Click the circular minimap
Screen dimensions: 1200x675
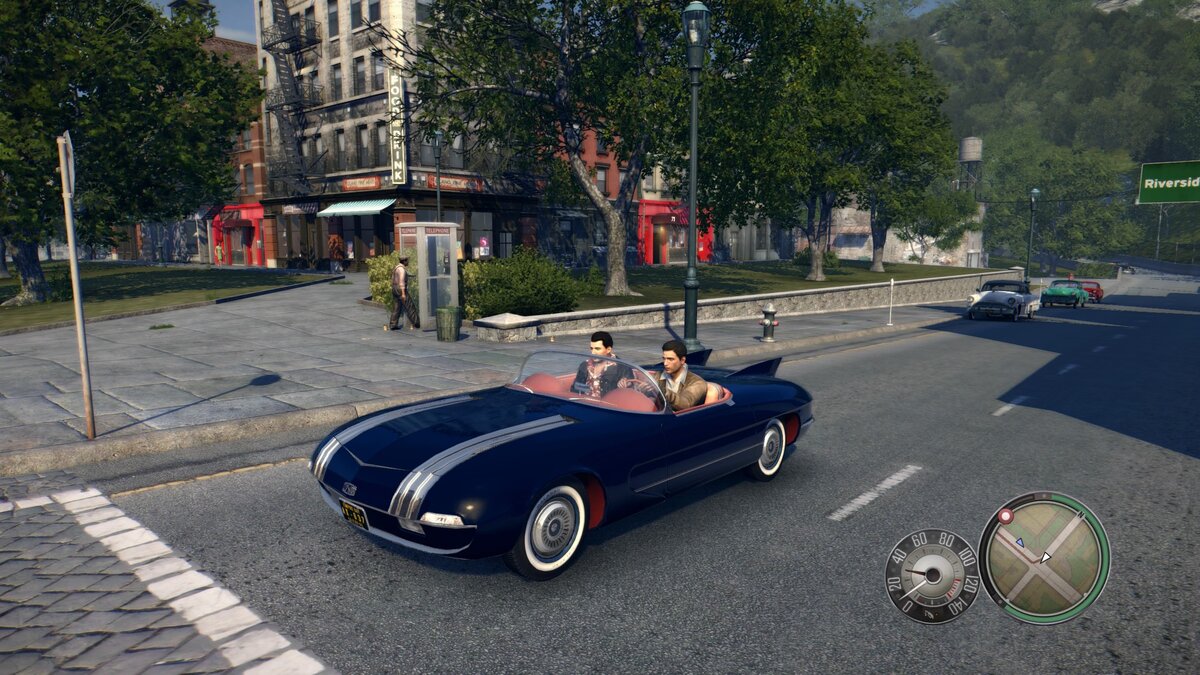[1043, 557]
